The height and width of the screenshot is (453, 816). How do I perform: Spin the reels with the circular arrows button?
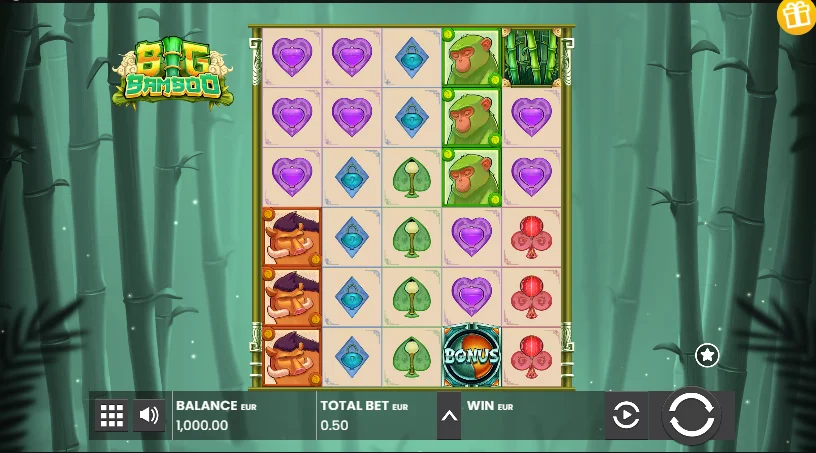tap(691, 414)
